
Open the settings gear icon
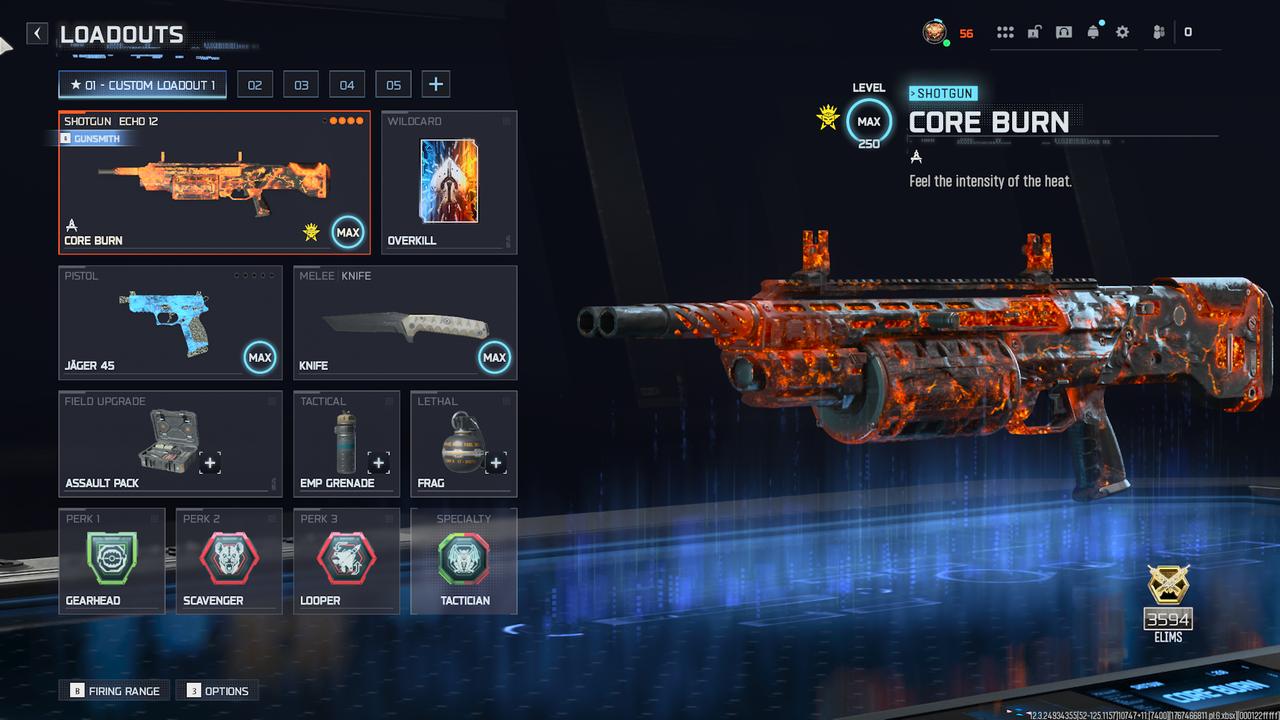pyautogui.click(x=1122, y=32)
